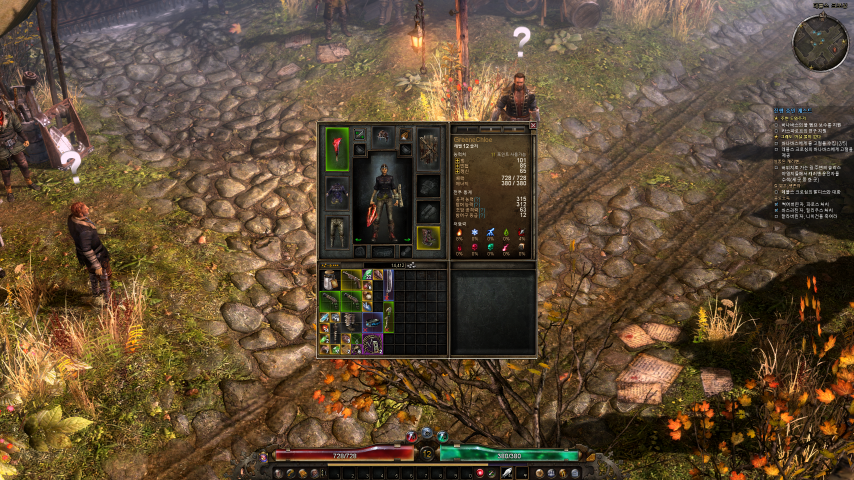Activate the white feather skill slot
The image size is (854, 480).
tap(507, 472)
